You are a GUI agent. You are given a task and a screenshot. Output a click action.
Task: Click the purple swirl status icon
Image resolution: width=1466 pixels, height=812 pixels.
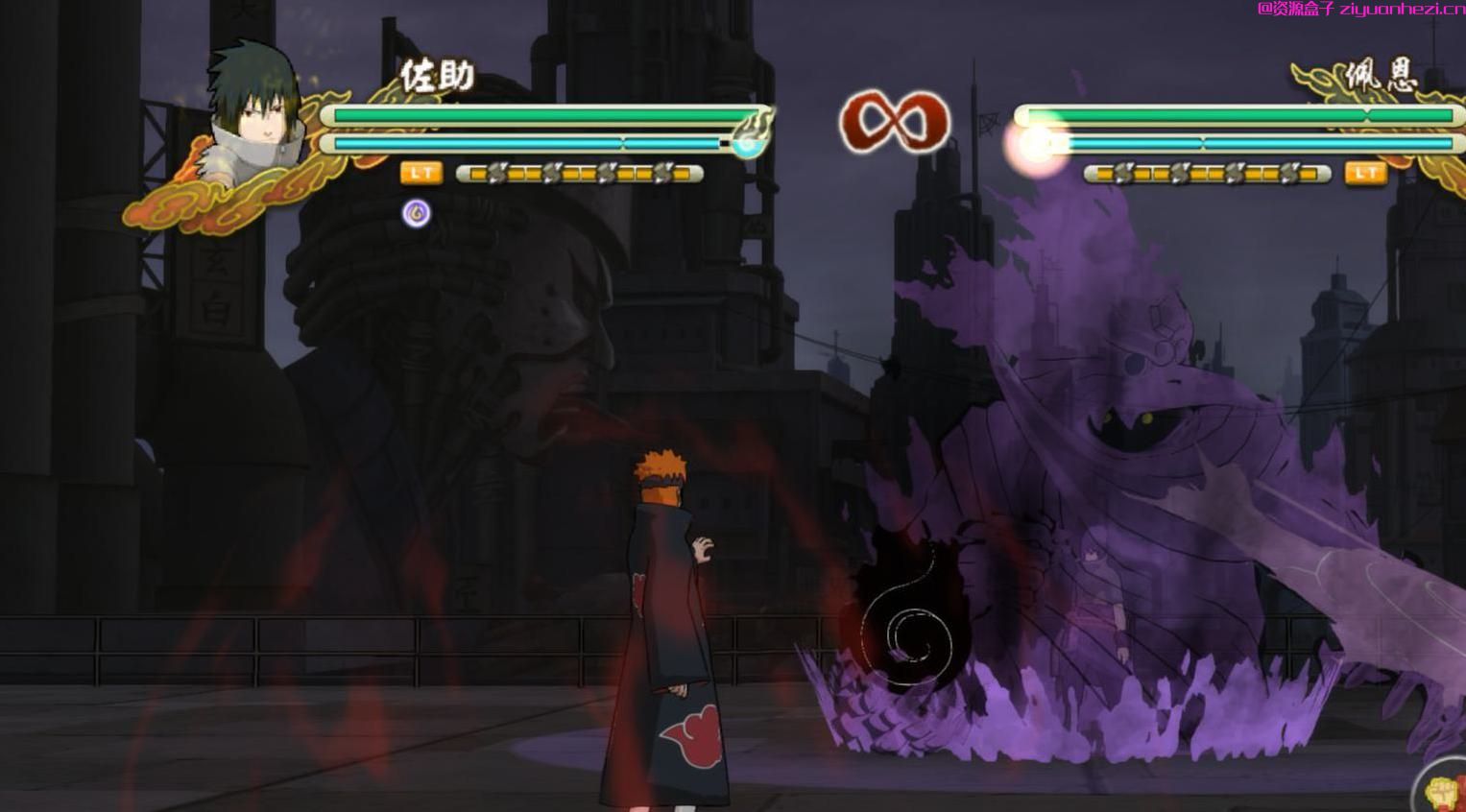pyautogui.click(x=416, y=212)
